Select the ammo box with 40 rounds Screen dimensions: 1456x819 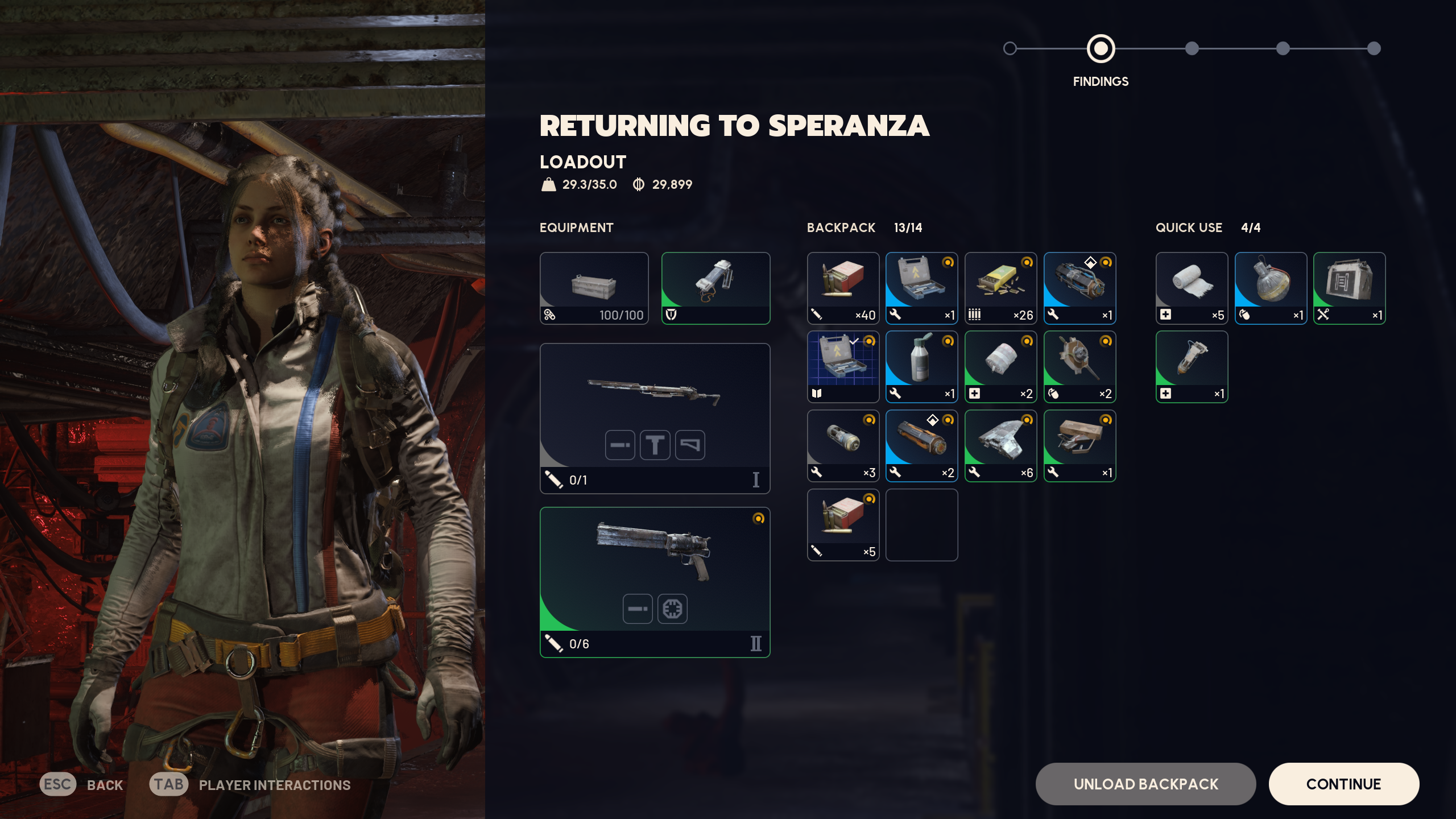coord(843,288)
